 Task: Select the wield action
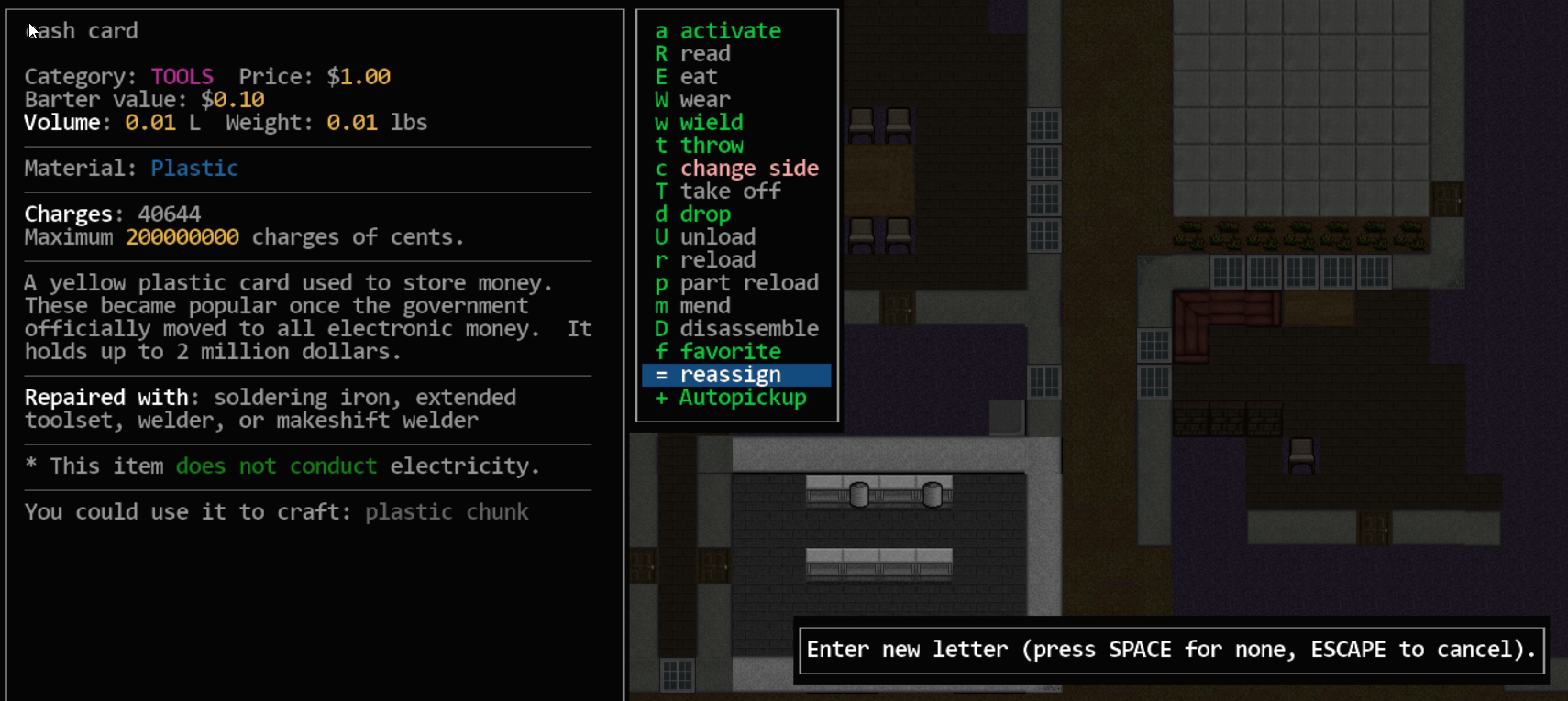[711, 123]
